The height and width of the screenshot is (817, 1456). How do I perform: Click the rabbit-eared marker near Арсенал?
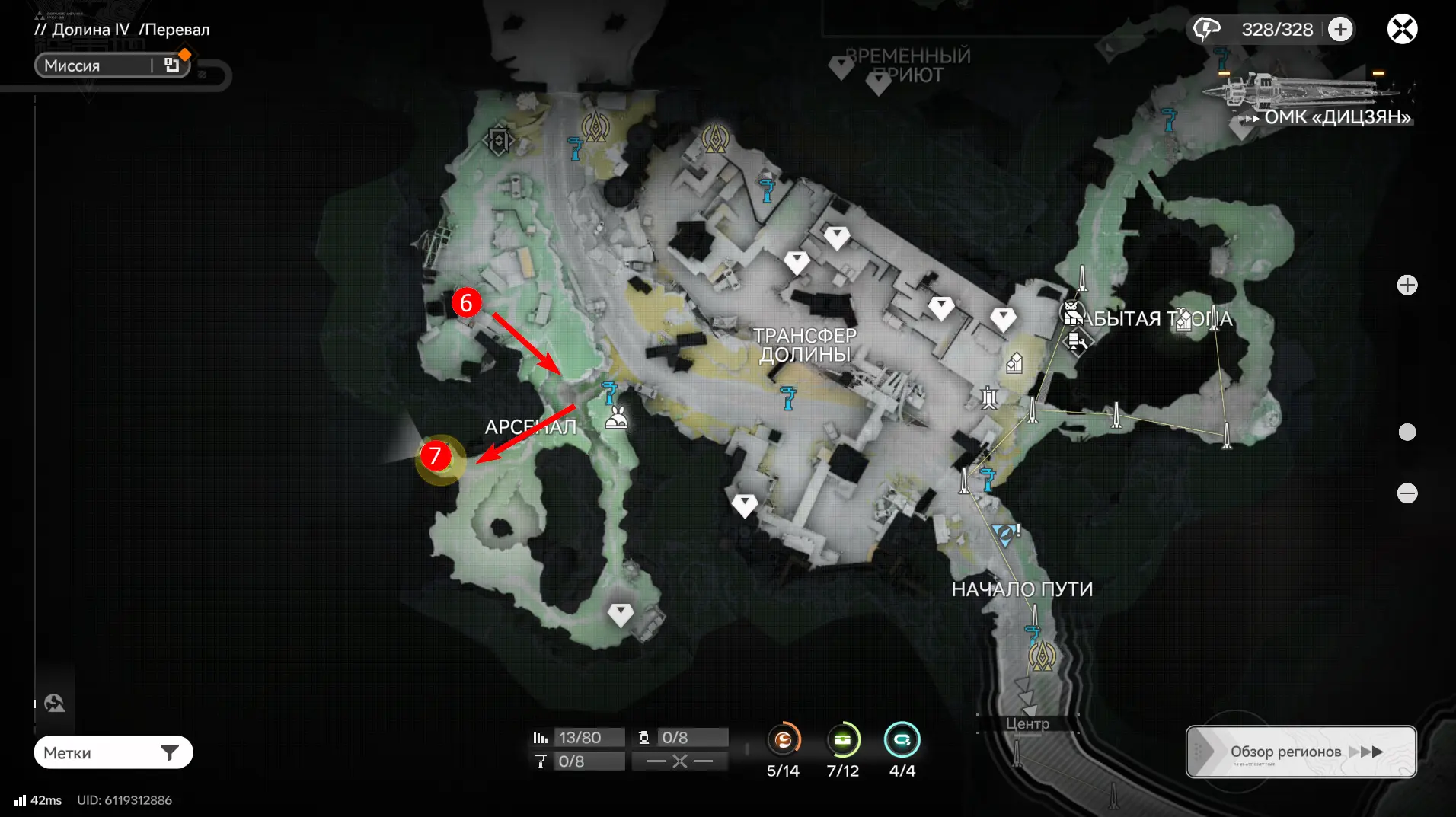coord(617,418)
